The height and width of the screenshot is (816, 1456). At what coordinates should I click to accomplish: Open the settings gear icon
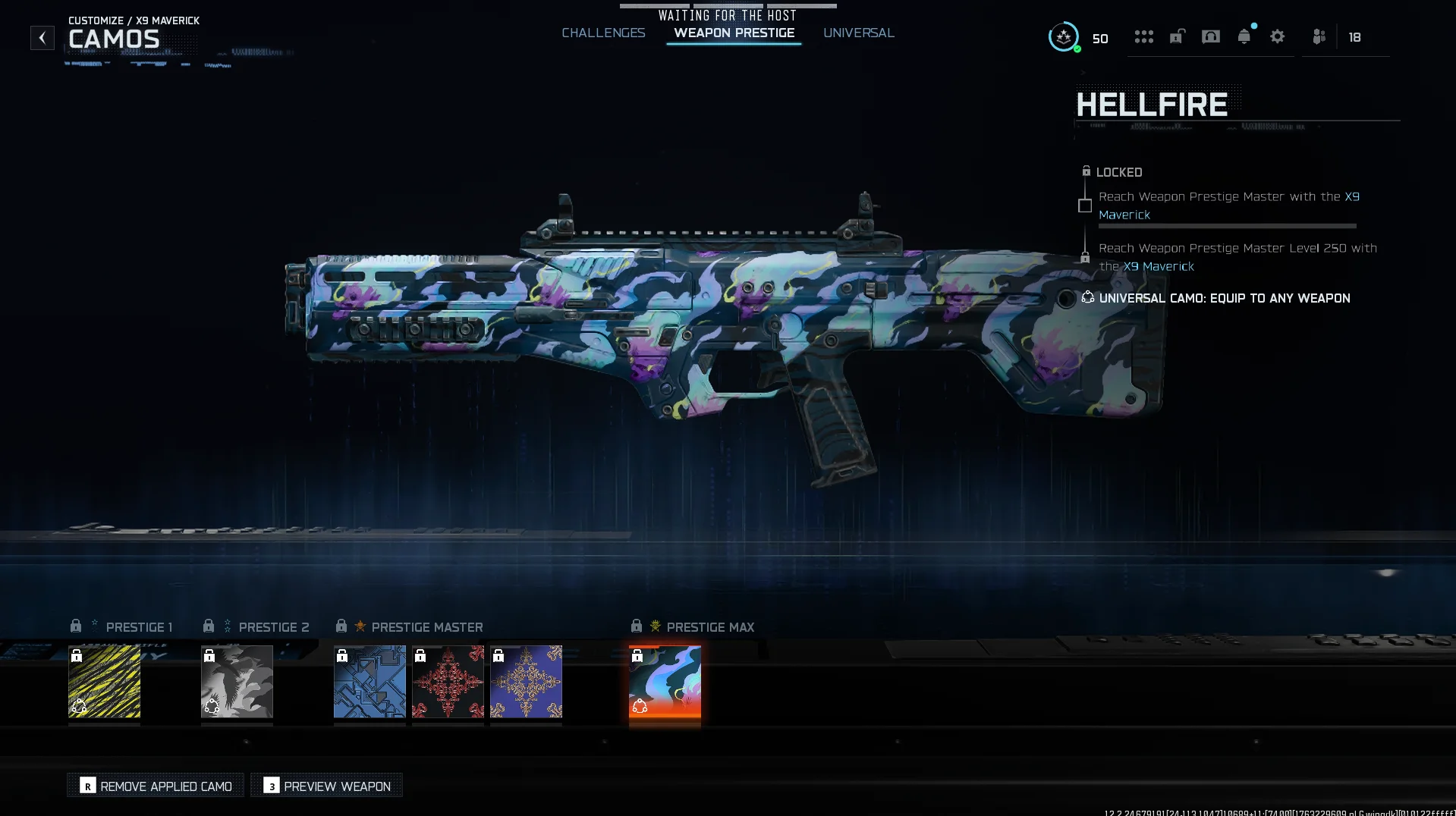click(x=1277, y=36)
